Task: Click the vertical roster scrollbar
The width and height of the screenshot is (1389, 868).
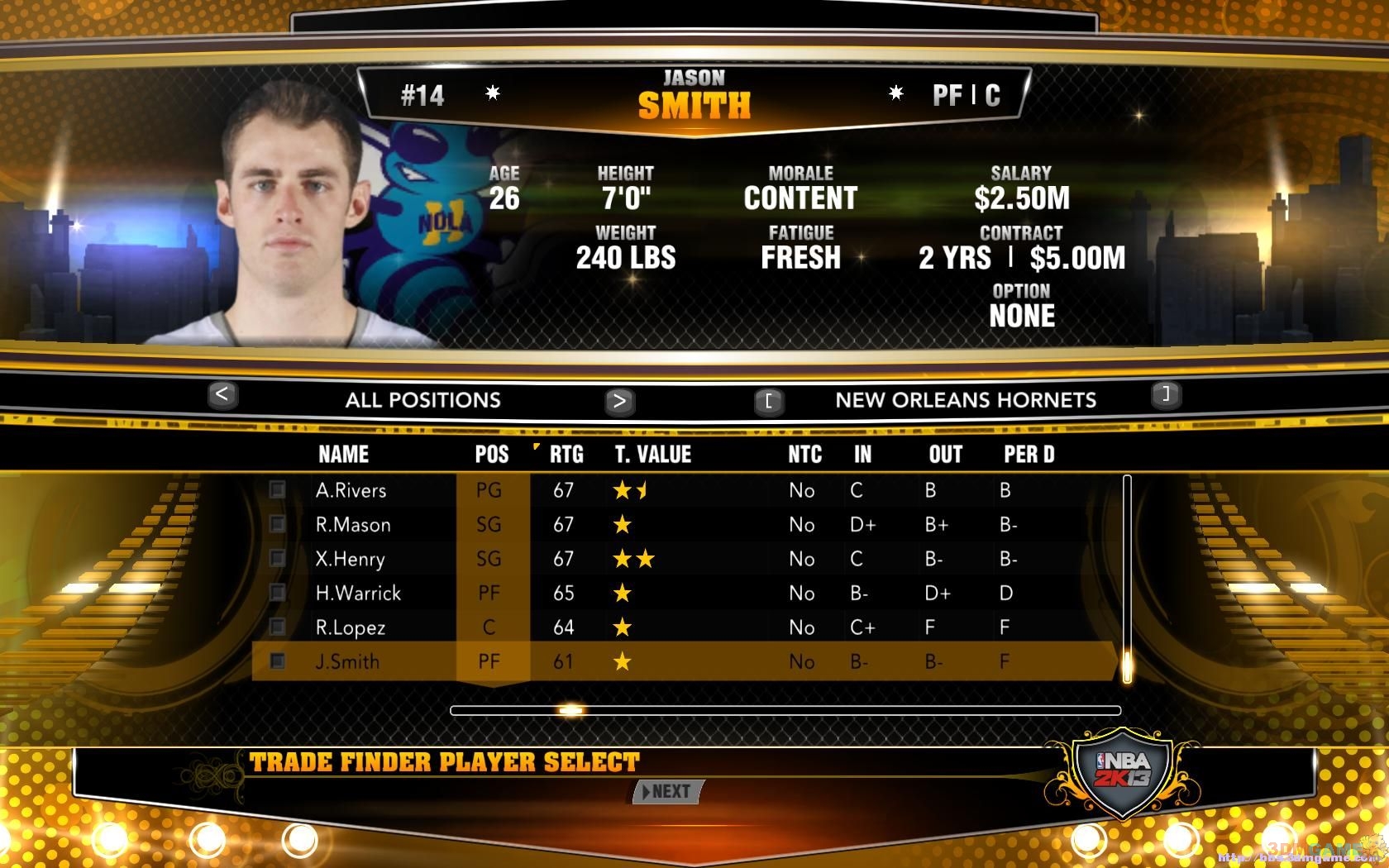Action: [x=1126, y=579]
